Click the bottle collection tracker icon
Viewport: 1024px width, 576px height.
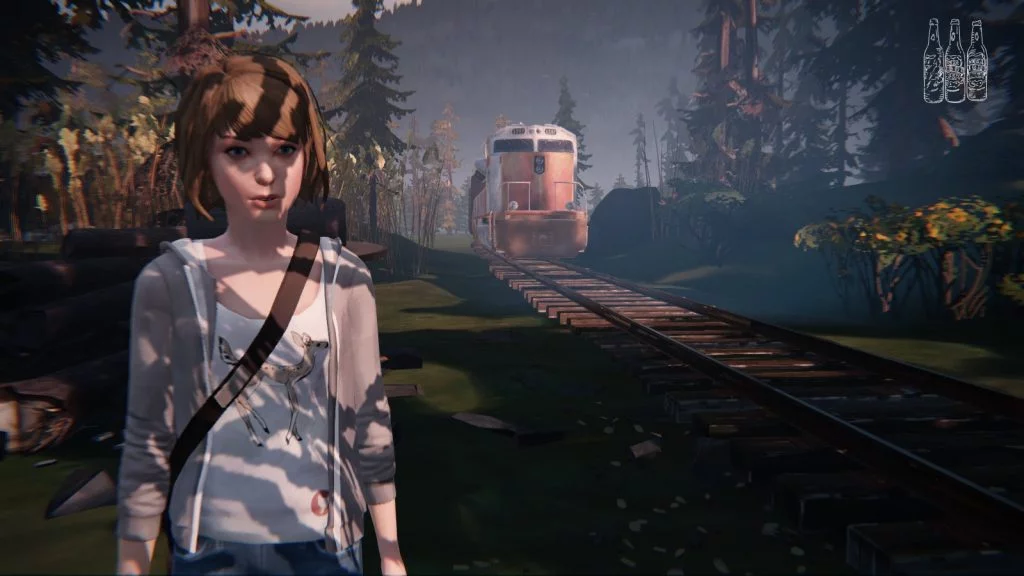tap(954, 61)
